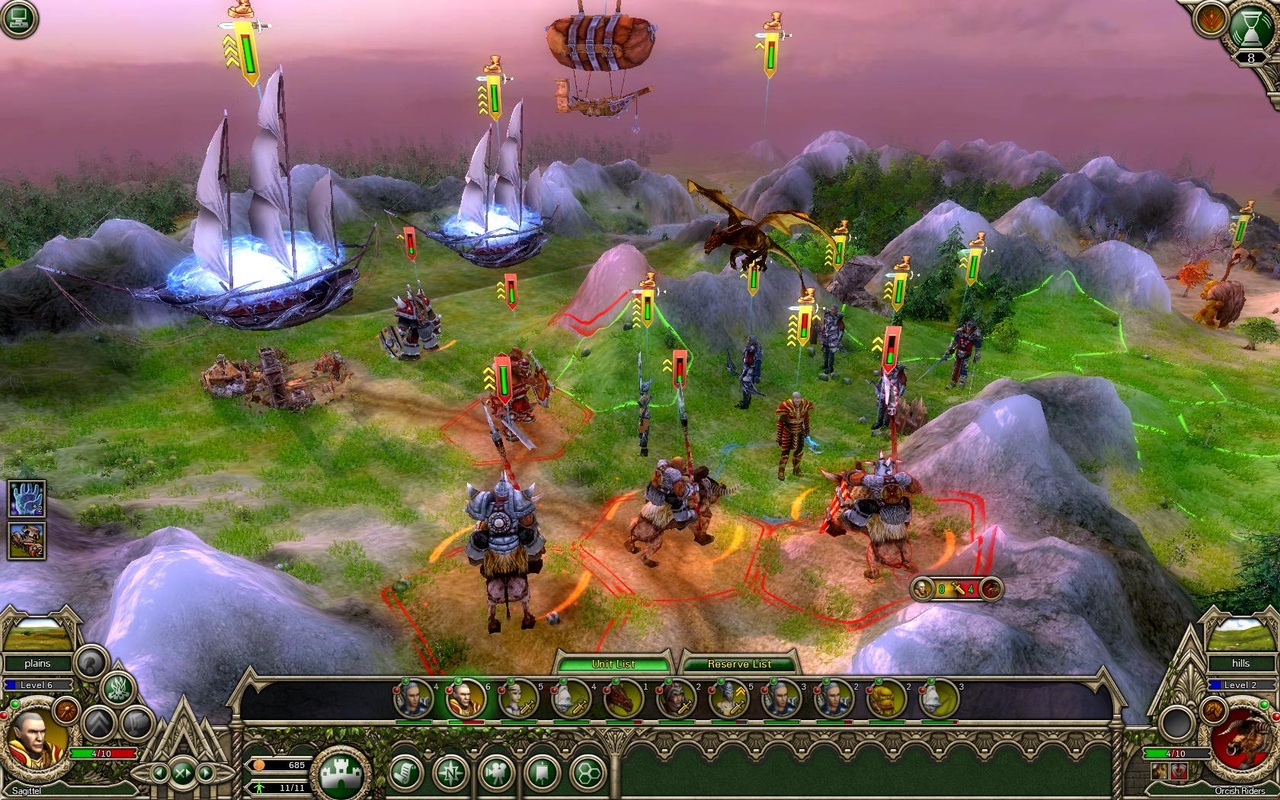Select Sagittel's portrait in the unit list
Viewport: 1280px width, 800px height.
point(466,699)
